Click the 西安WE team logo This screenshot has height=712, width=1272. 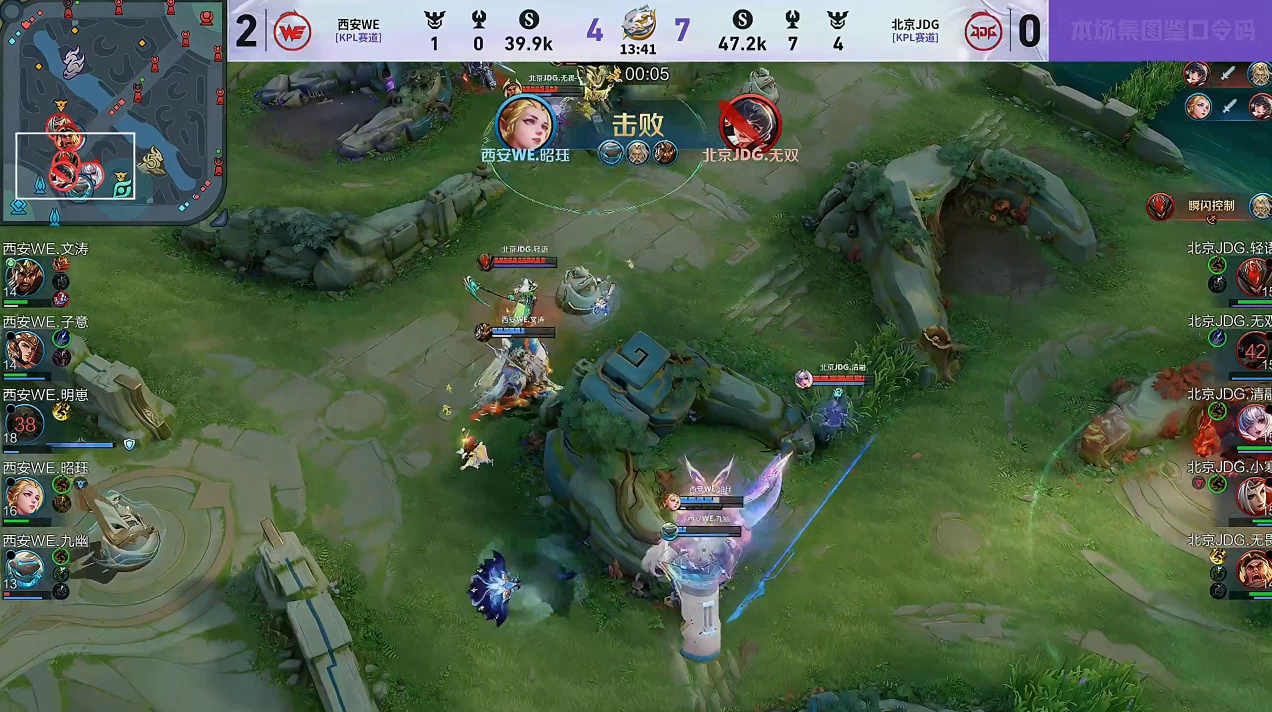tap(292, 31)
